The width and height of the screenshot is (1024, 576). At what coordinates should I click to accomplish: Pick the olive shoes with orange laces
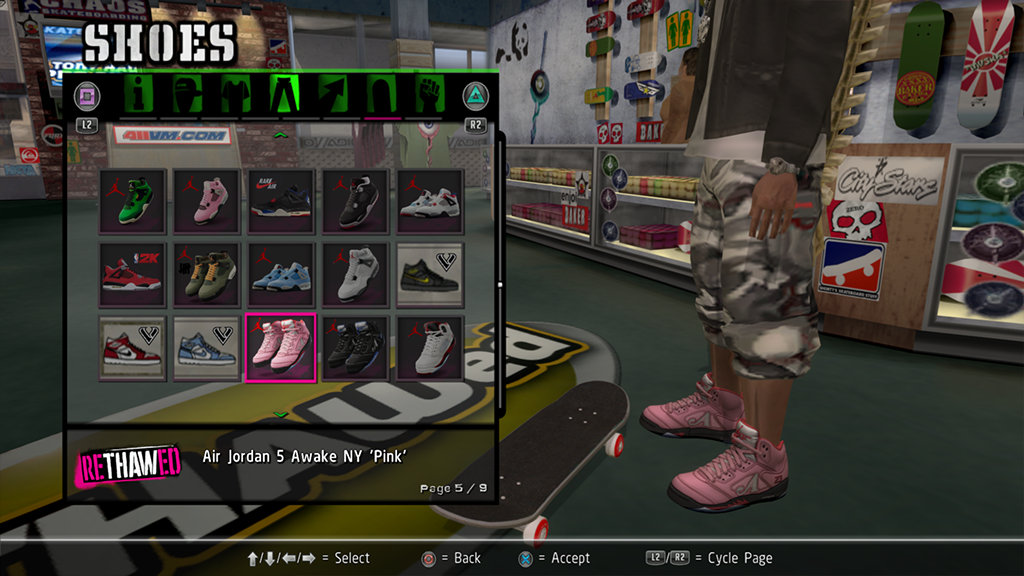pyautogui.click(x=206, y=274)
